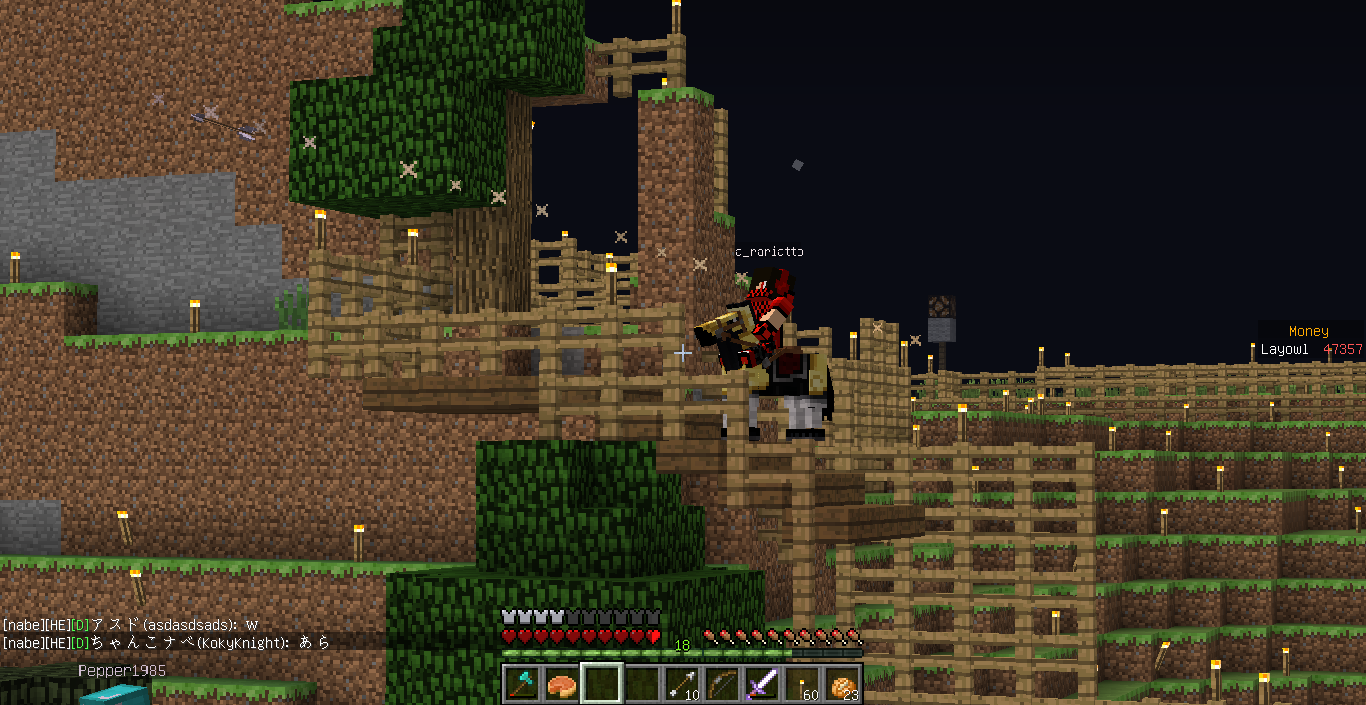Equip the bow from the hotbar
The width and height of the screenshot is (1366, 705).
(x=722, y=684)
